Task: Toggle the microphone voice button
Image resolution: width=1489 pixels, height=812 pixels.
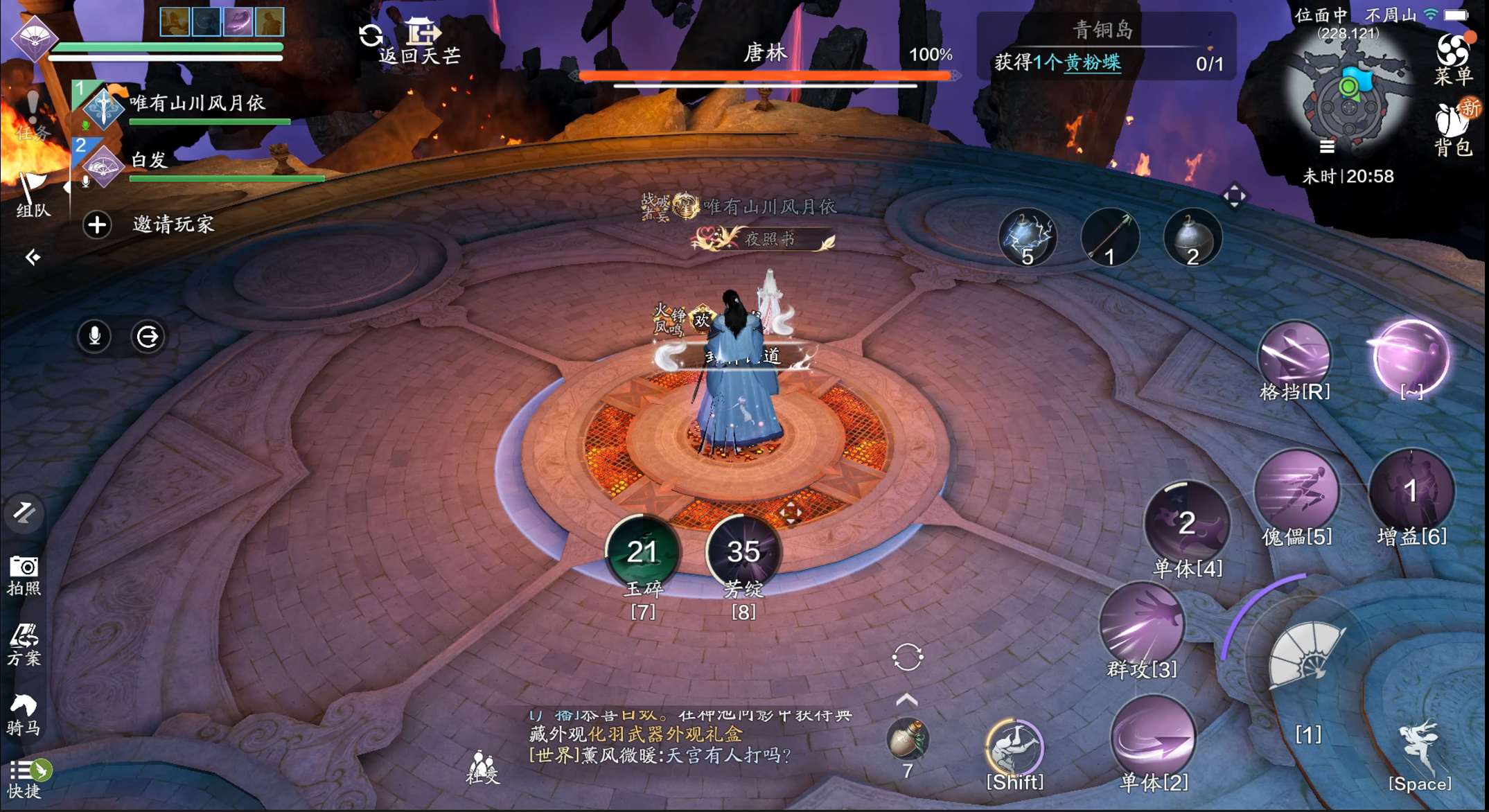Action: click(x=95, y=337)
